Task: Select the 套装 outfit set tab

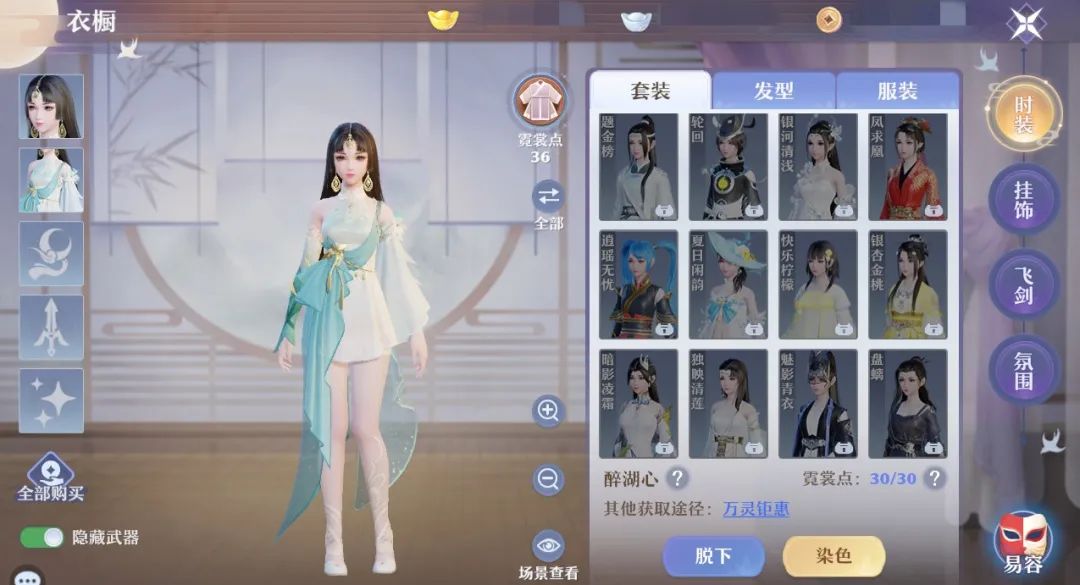Action: [x=650, y=91]
